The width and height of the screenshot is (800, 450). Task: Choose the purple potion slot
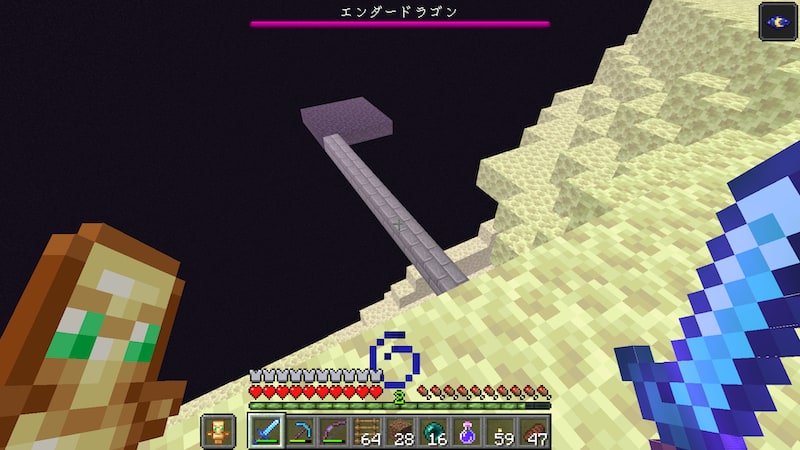[x=467, y=431]
